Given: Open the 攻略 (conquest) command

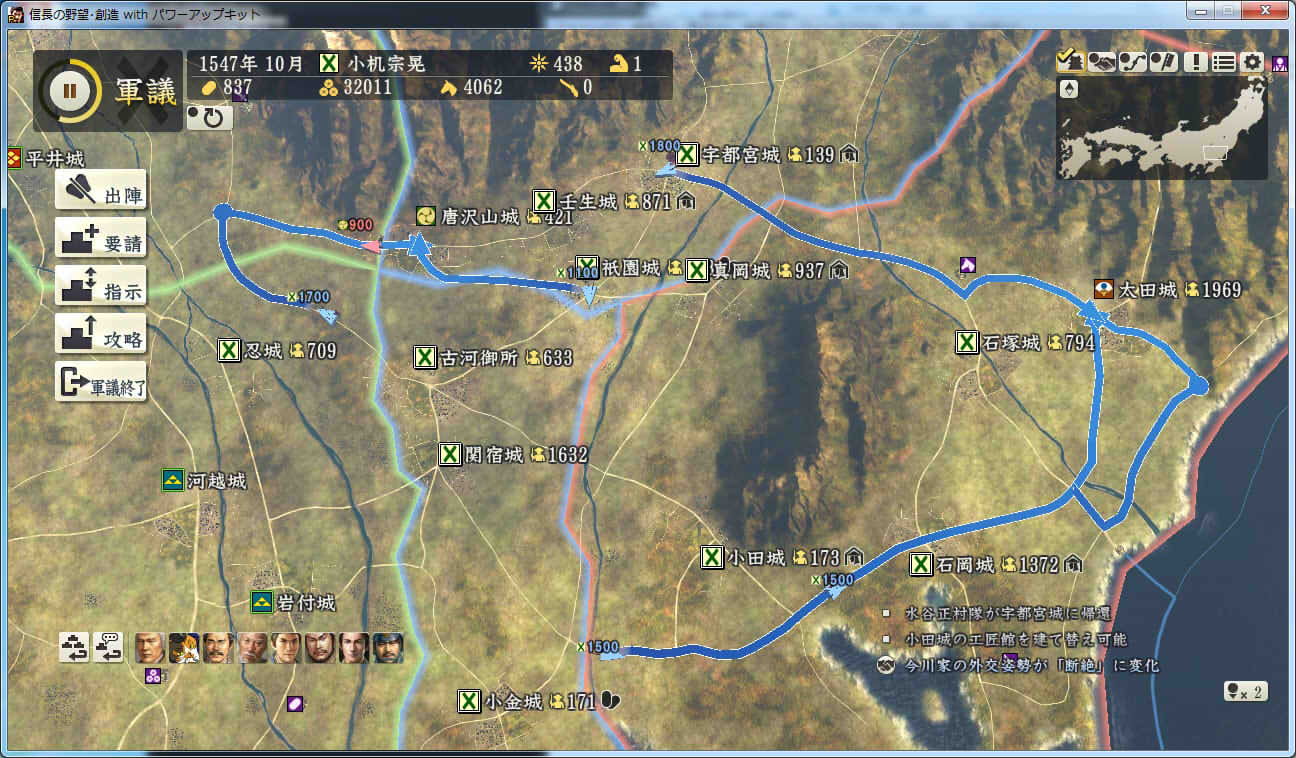Looking at the screenshot, I should (x=100, y=335).
